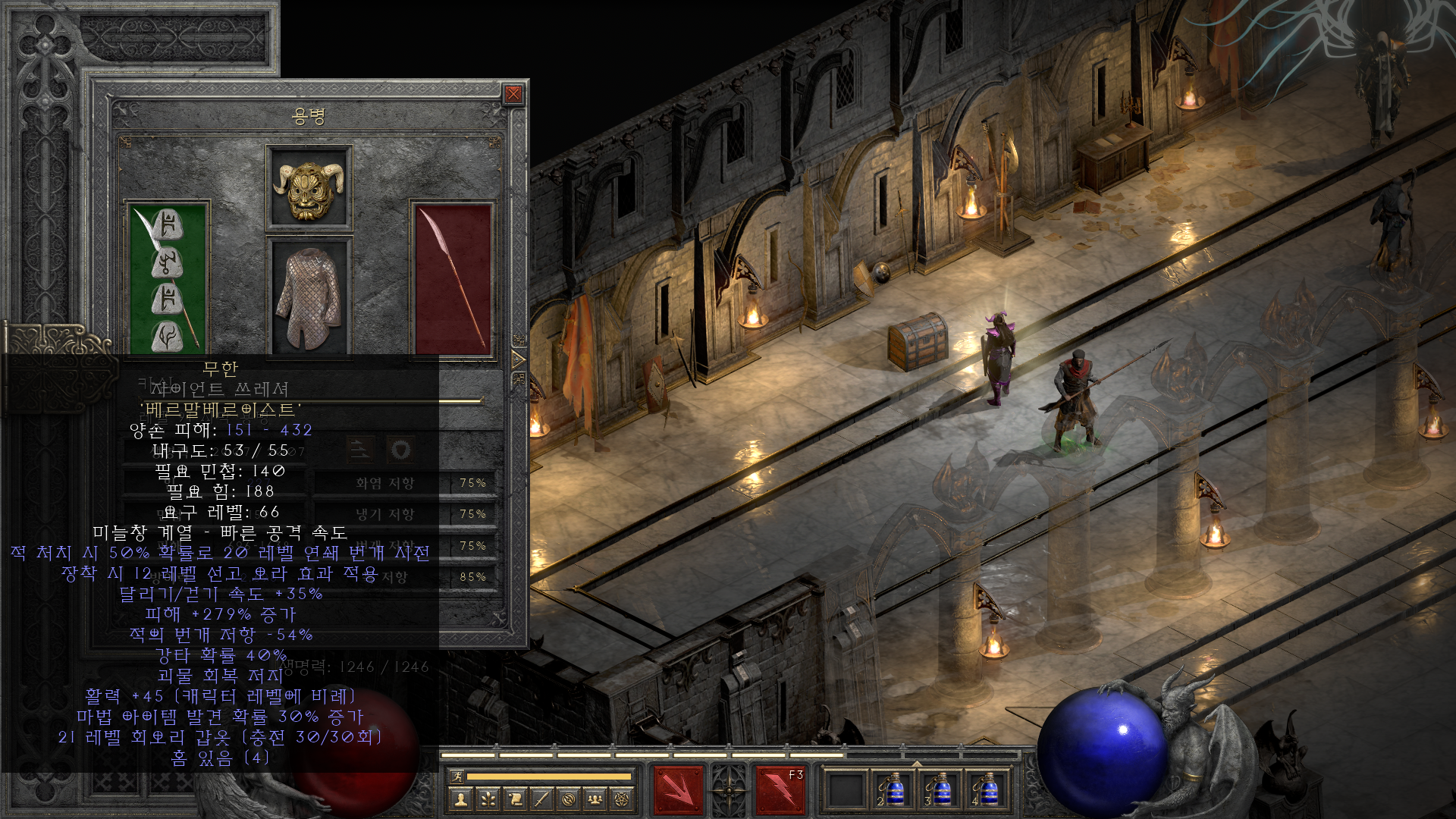Click the sword icon in the mini menu
This screenshot has height=819, width=1456.
pyautogui.click(x=541, y=799)
